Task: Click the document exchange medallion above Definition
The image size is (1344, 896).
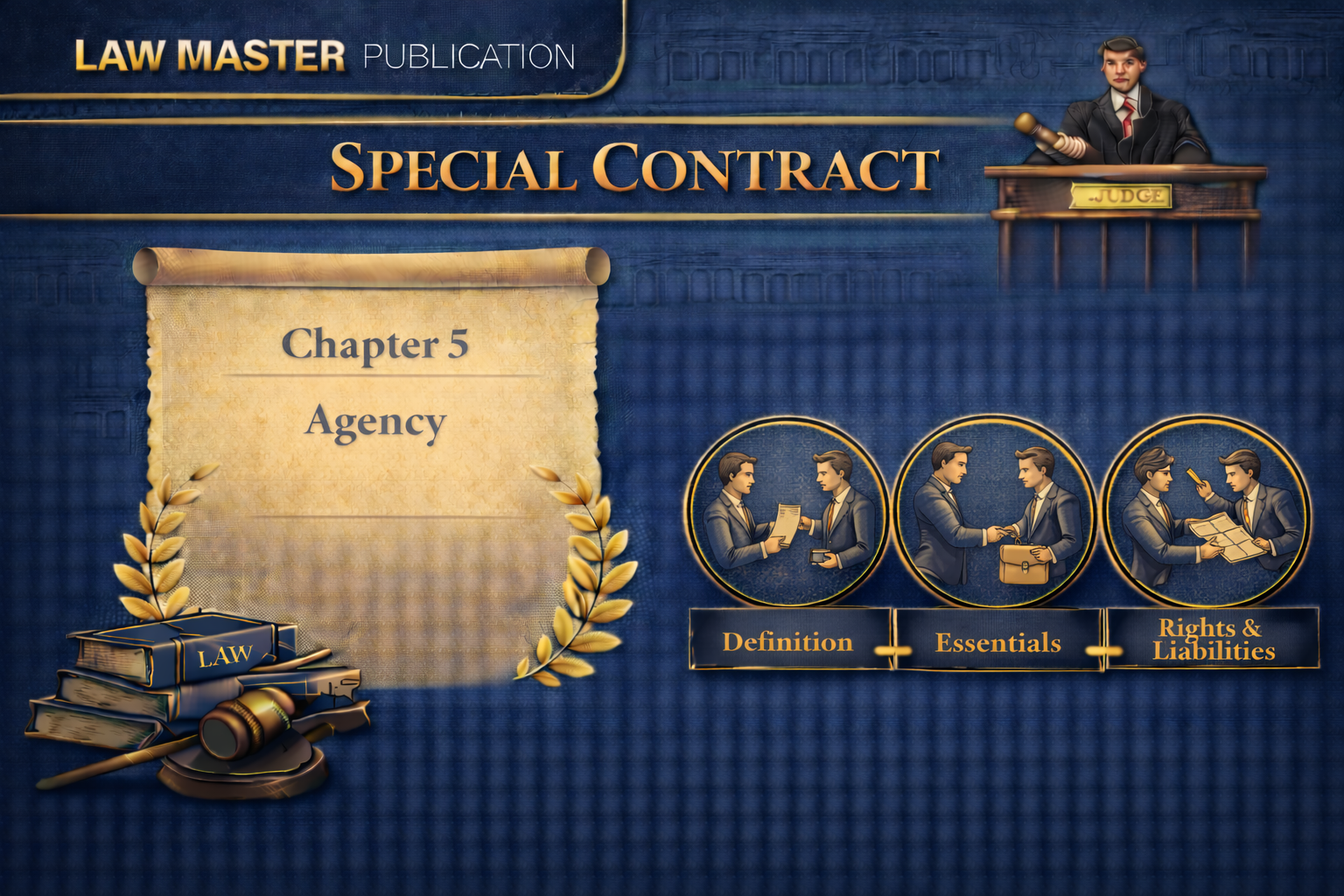Action: click(x=786, y=513)
